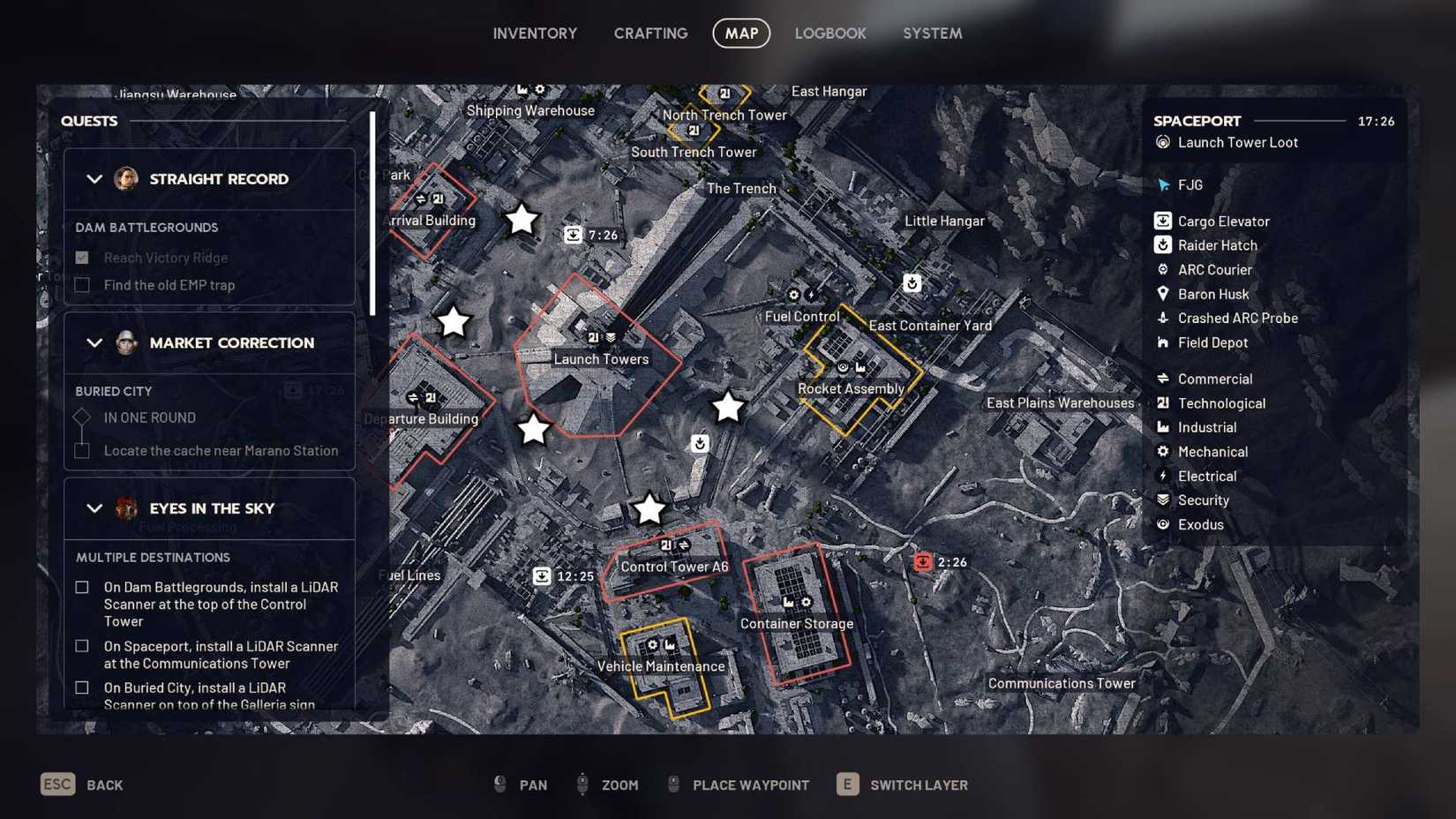The height and width of the screenshot is (819, 1456).
Task: Click the Raider Hatch icon in the legend
Action: click(x=1162, y=245)
